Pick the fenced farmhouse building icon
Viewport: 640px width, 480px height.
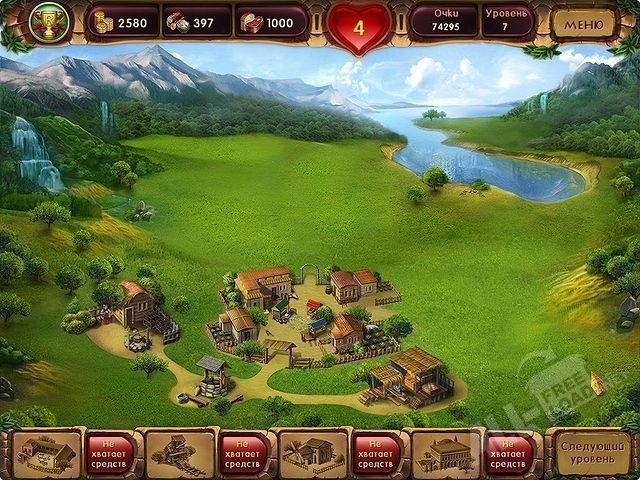313,453
